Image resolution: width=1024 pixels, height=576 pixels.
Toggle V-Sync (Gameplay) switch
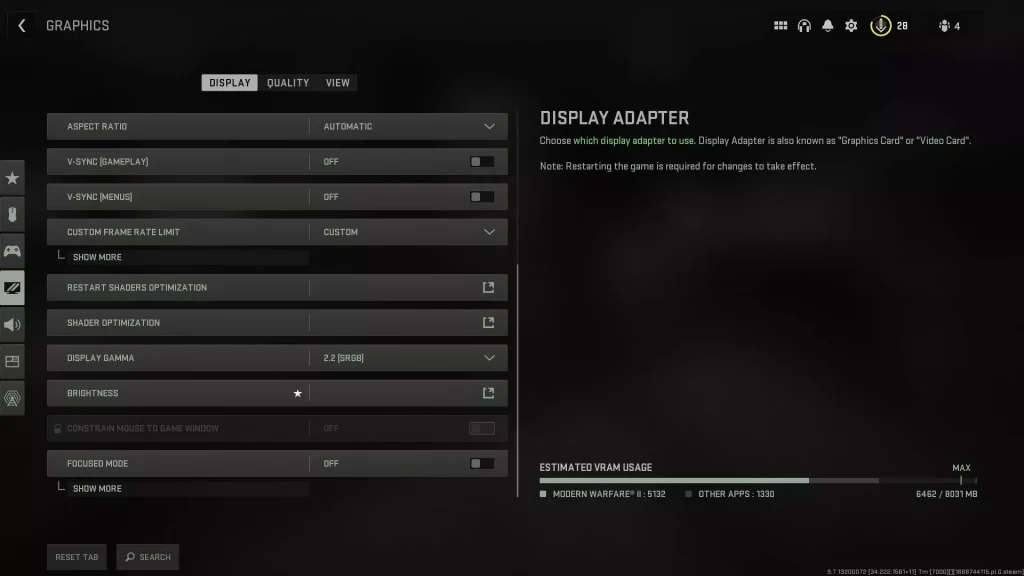point(482,162)
